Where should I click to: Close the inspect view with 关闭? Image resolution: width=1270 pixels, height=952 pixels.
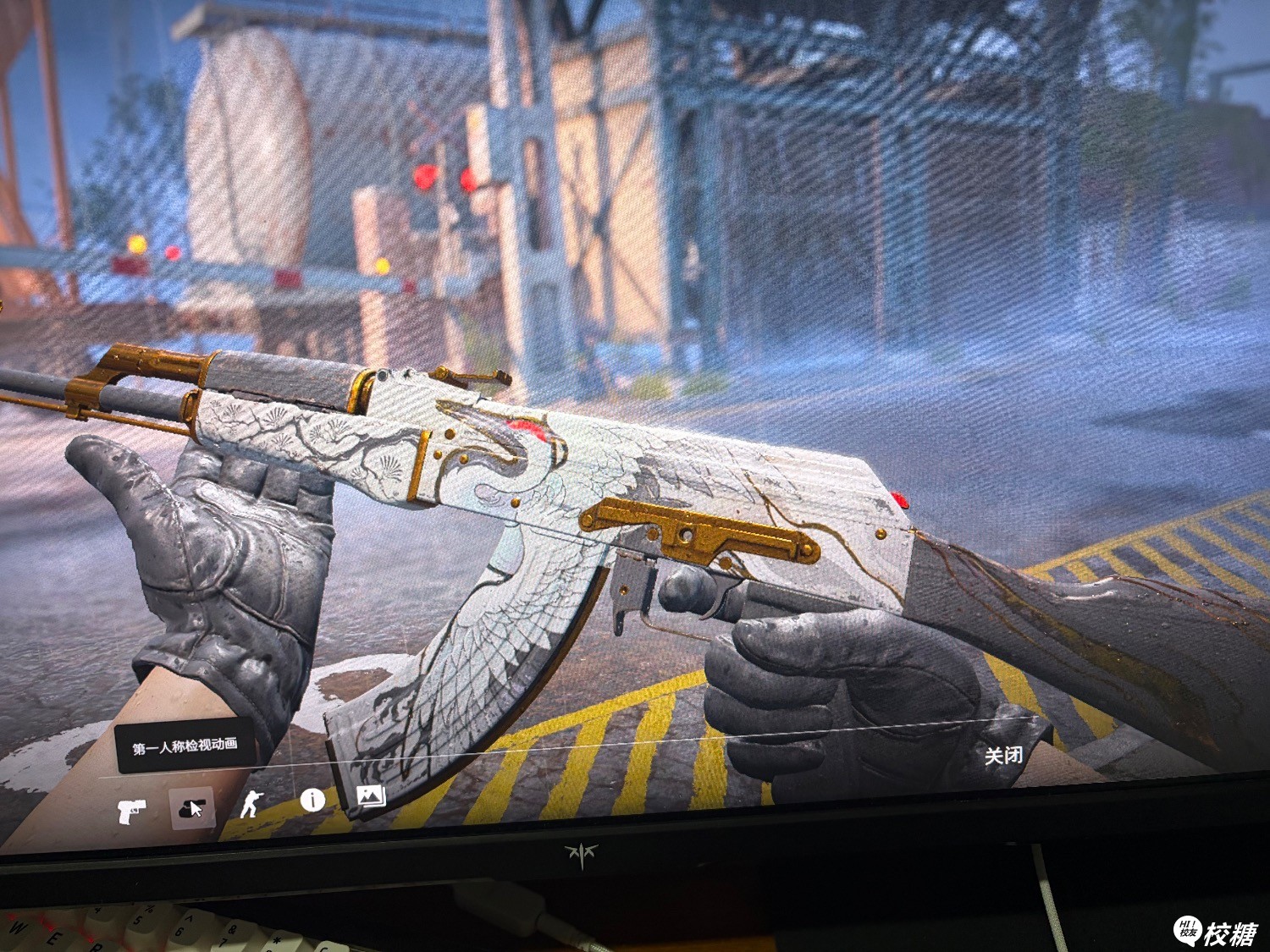[1003, 755]
